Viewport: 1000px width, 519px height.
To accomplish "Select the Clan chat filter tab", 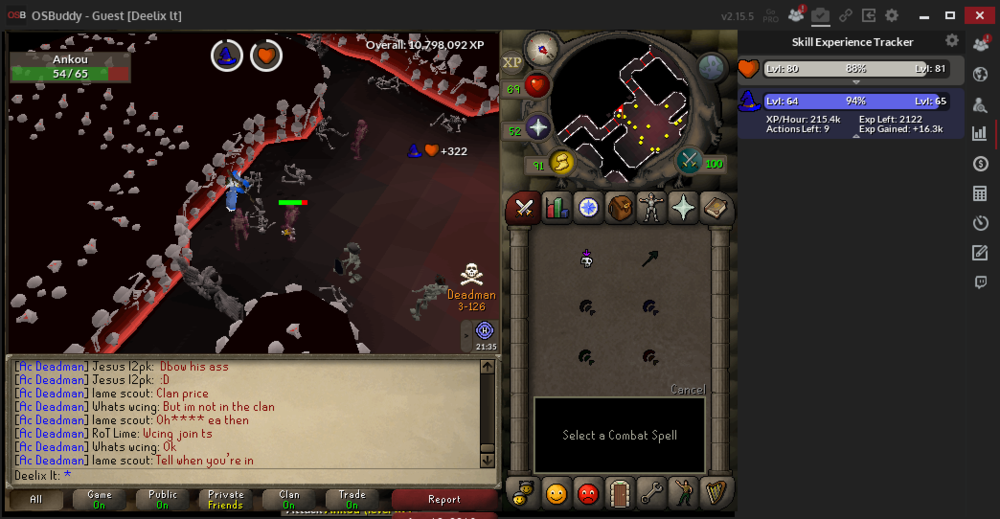I will coord(289,499).
